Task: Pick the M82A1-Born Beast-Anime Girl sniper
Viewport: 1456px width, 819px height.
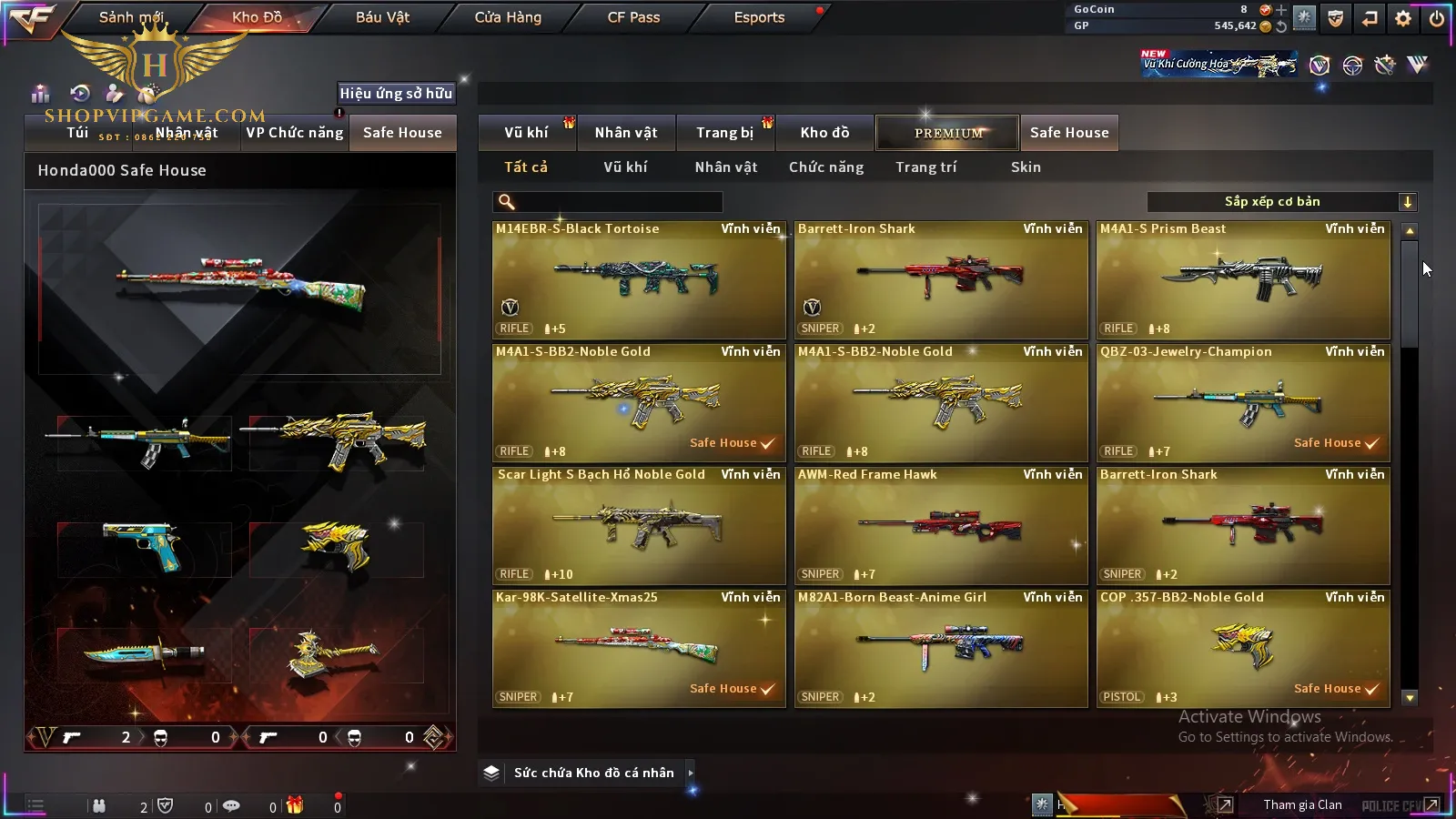Action: pyautogui.click(x=941, y=649)
